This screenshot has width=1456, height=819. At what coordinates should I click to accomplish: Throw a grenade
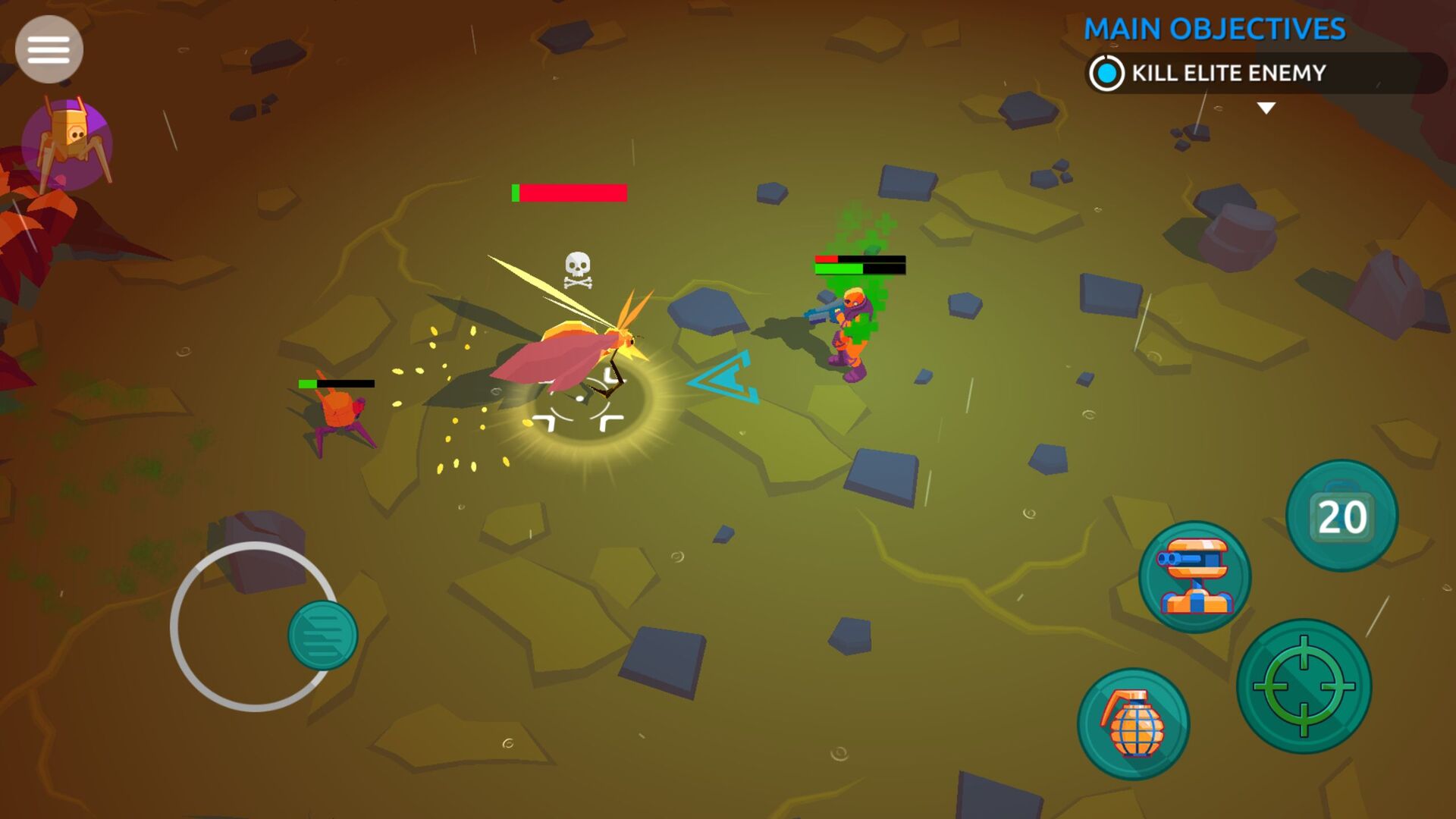tap(1133, 724)
